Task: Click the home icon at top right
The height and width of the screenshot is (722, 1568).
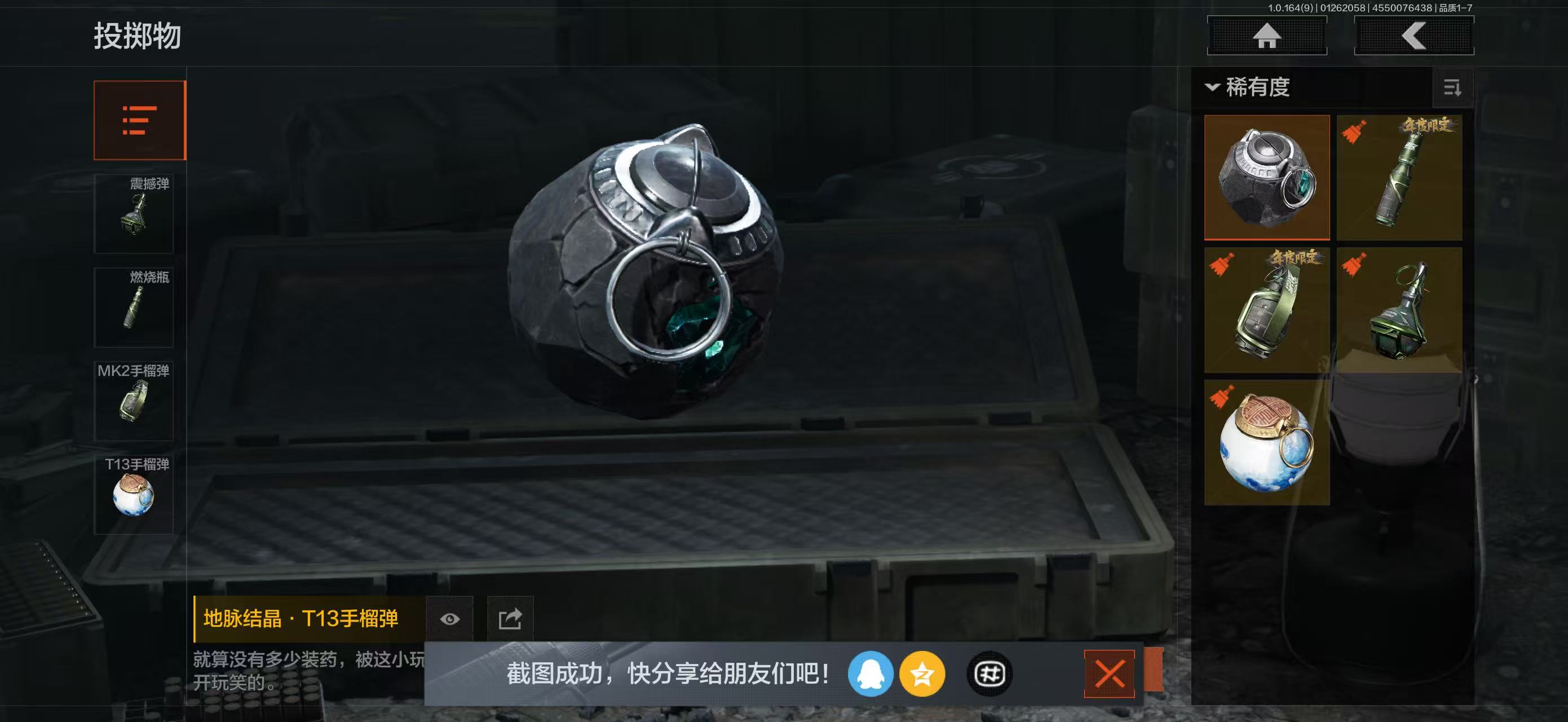Action: click(1267, 36)
